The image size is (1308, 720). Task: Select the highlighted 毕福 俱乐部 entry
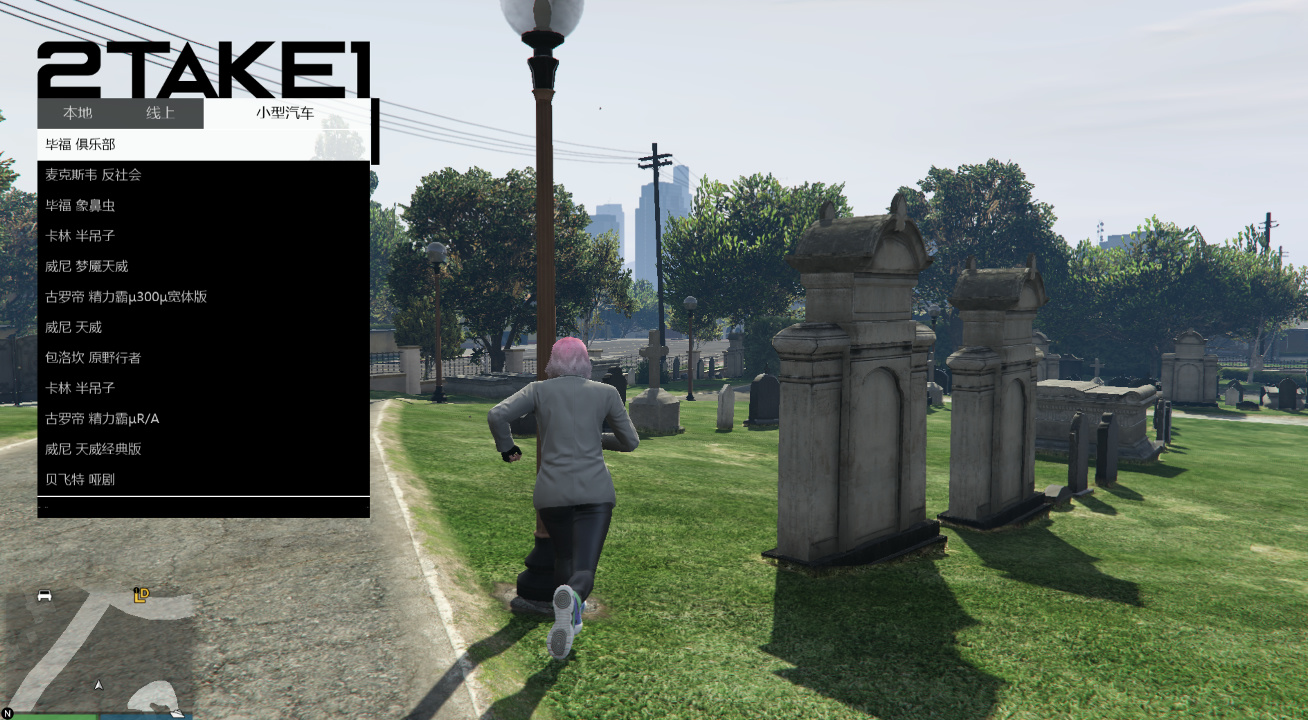tap(100, 144)
